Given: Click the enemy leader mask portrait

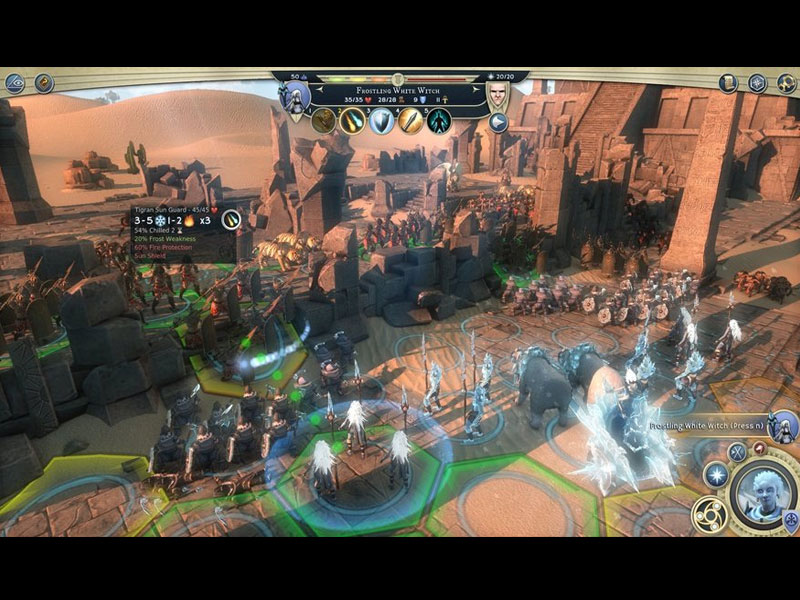Looking at the screenshot, I should [498, 95].
